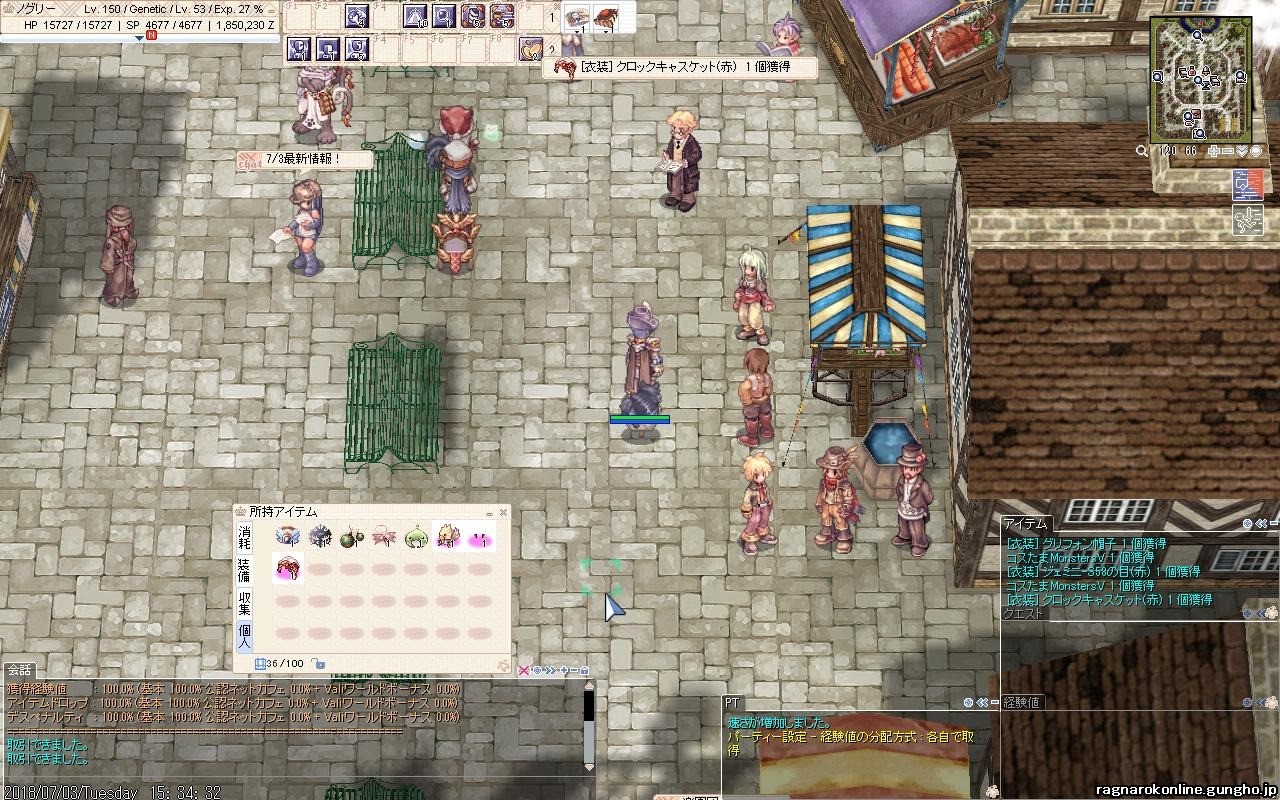Minimize the 所持アイテム inventory window

tap(489, 513)
